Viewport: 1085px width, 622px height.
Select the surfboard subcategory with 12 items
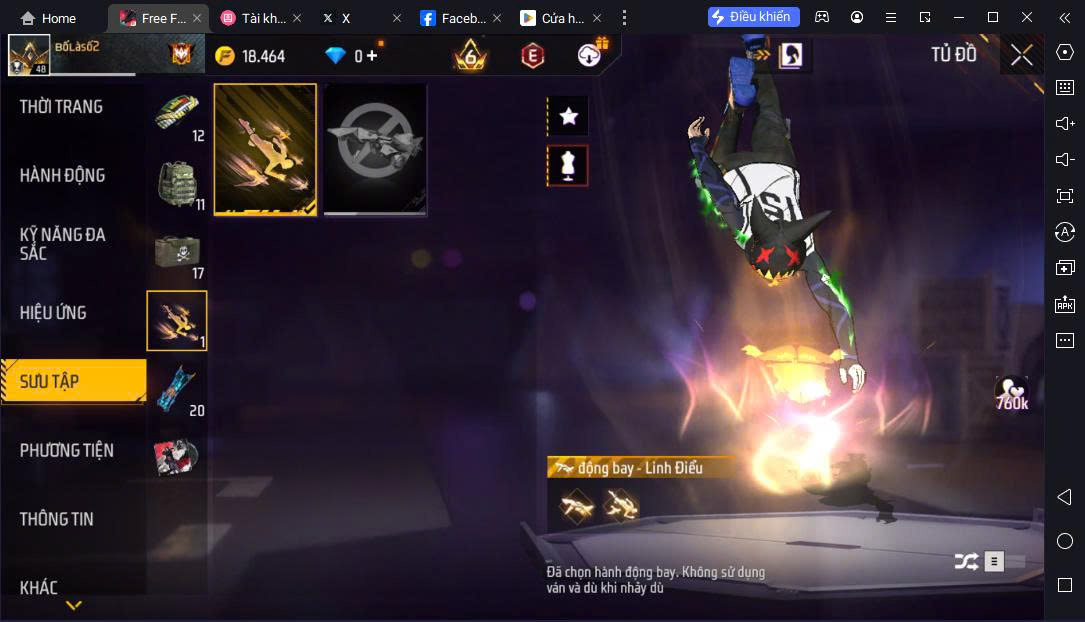pos(178,115)
